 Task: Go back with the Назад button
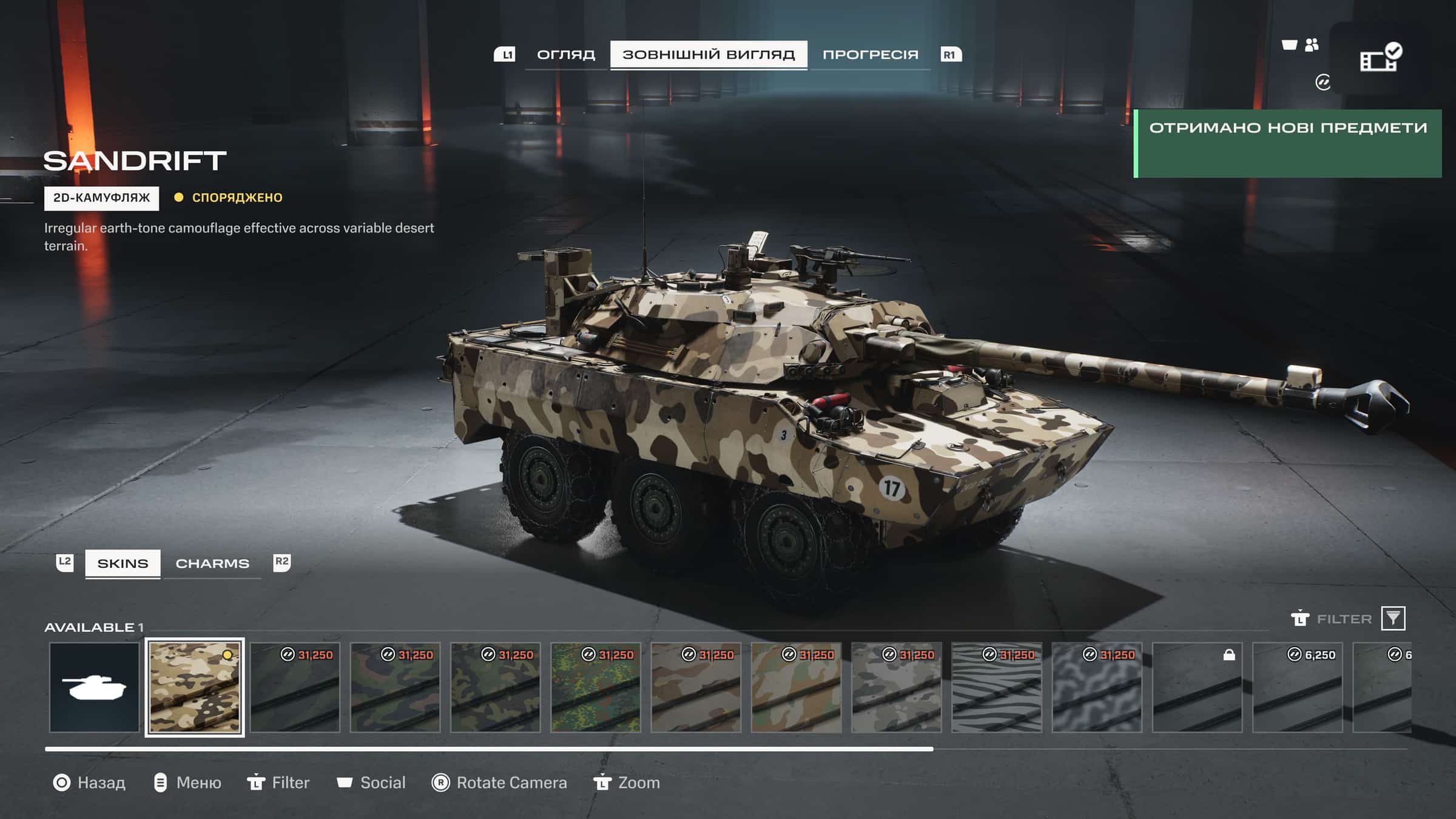(x=90, y=783)
